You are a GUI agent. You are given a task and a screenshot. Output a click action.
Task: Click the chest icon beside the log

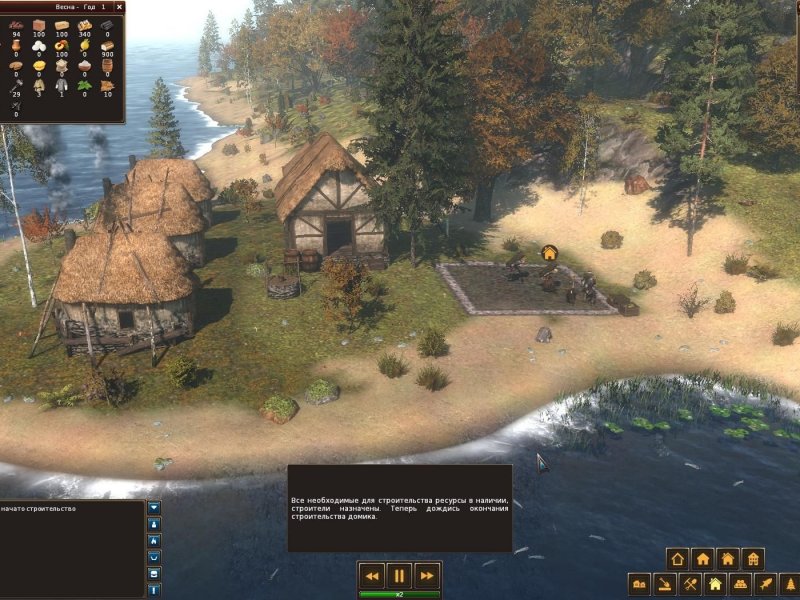tap(154, 573)
